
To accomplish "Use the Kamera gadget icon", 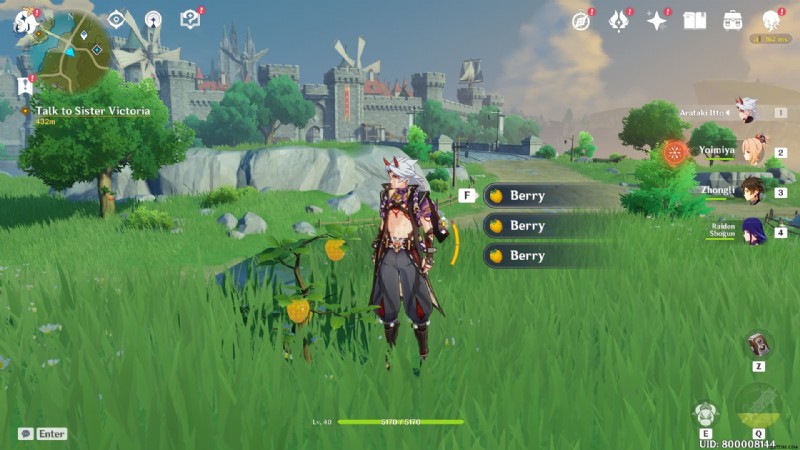I will (x=759, y=345).
